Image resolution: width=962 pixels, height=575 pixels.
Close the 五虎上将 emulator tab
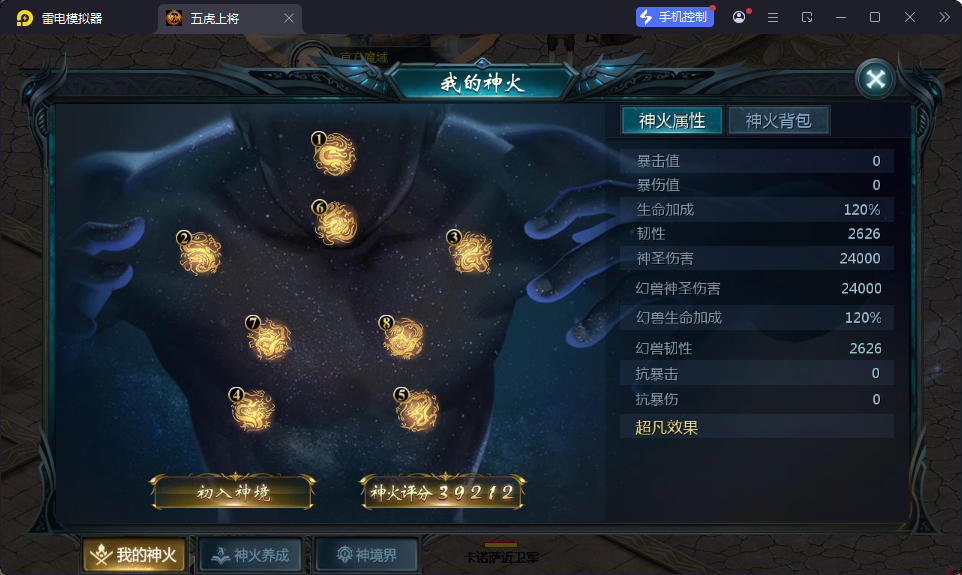[289, 18]
